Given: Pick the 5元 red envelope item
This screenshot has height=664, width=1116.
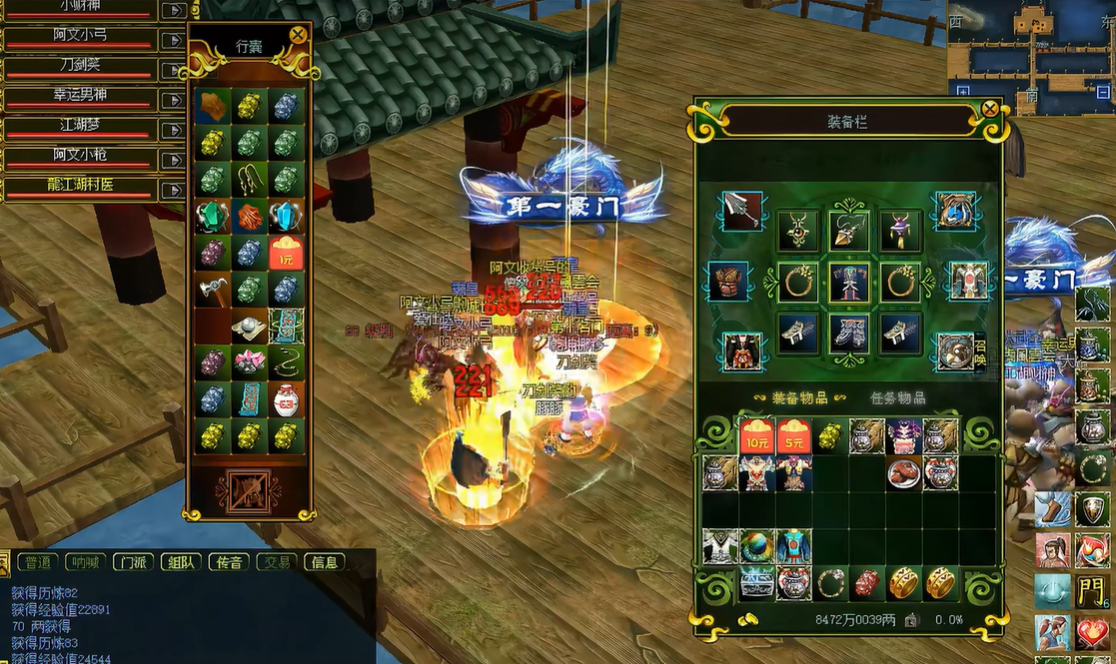Looking at the screenshot, I should pyautogui.click(x=793, y=436).
